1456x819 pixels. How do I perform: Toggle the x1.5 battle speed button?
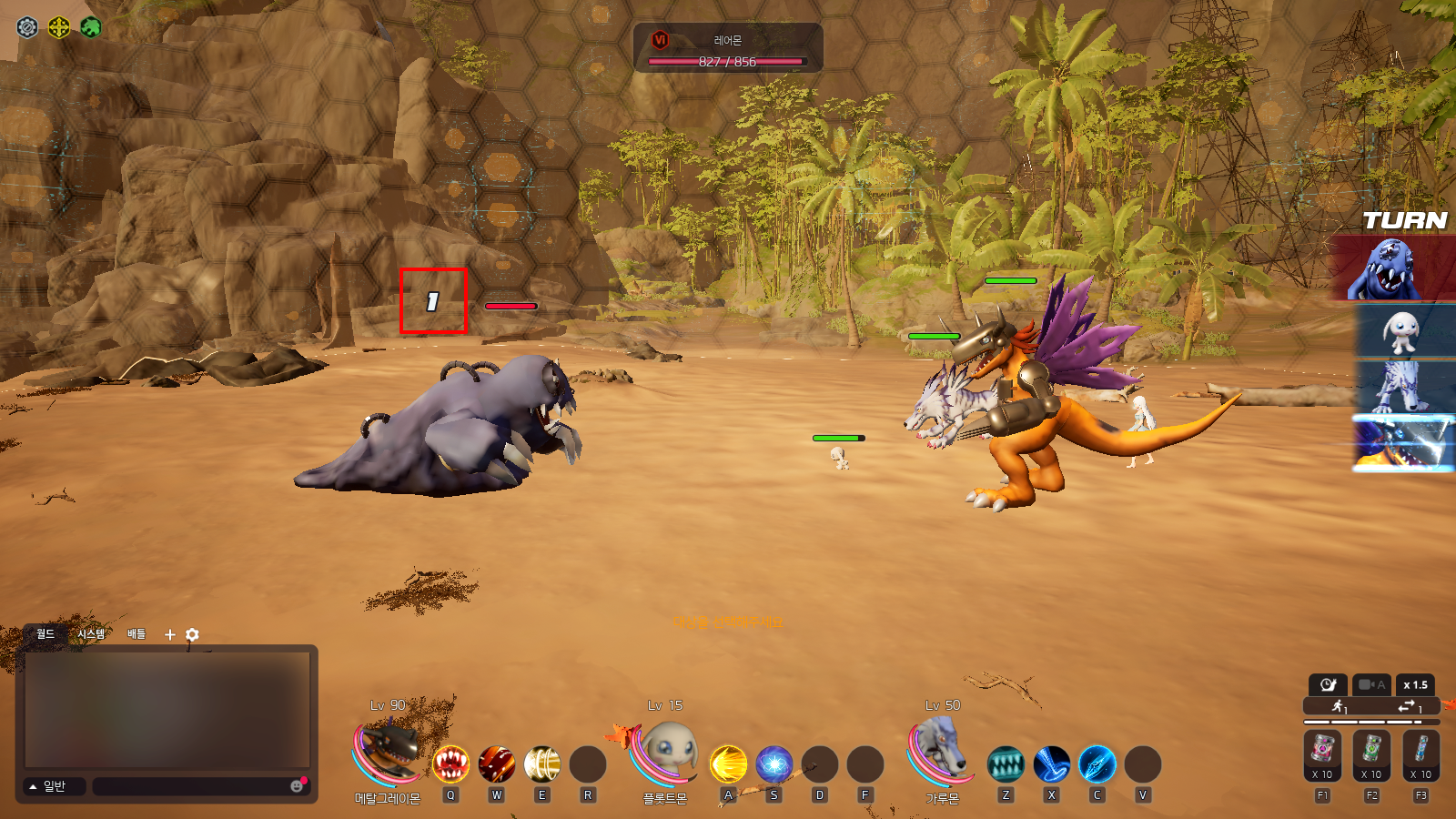point(1415,685)
